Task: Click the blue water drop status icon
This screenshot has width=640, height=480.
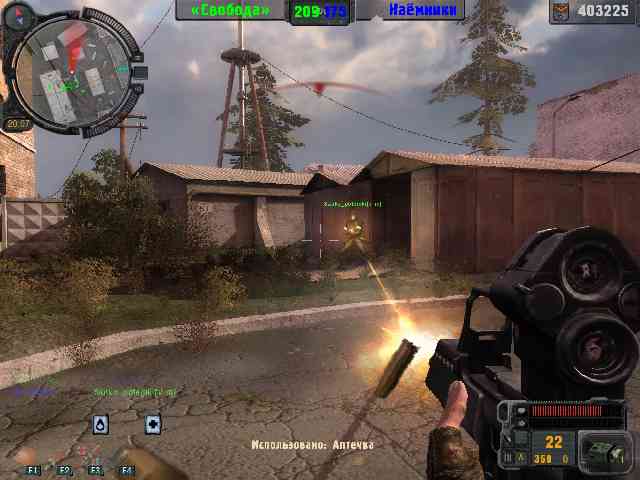Action: (x=101, y=425)
